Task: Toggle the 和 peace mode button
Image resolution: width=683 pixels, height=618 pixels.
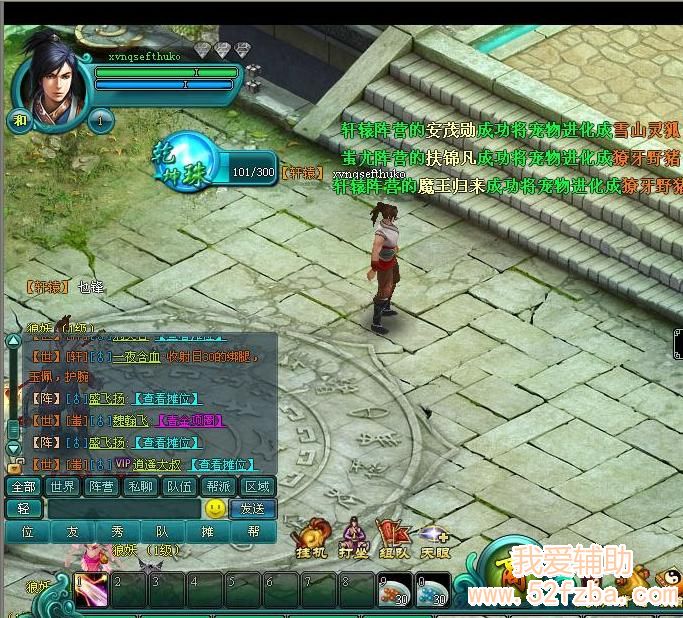Action: point(19,121)
